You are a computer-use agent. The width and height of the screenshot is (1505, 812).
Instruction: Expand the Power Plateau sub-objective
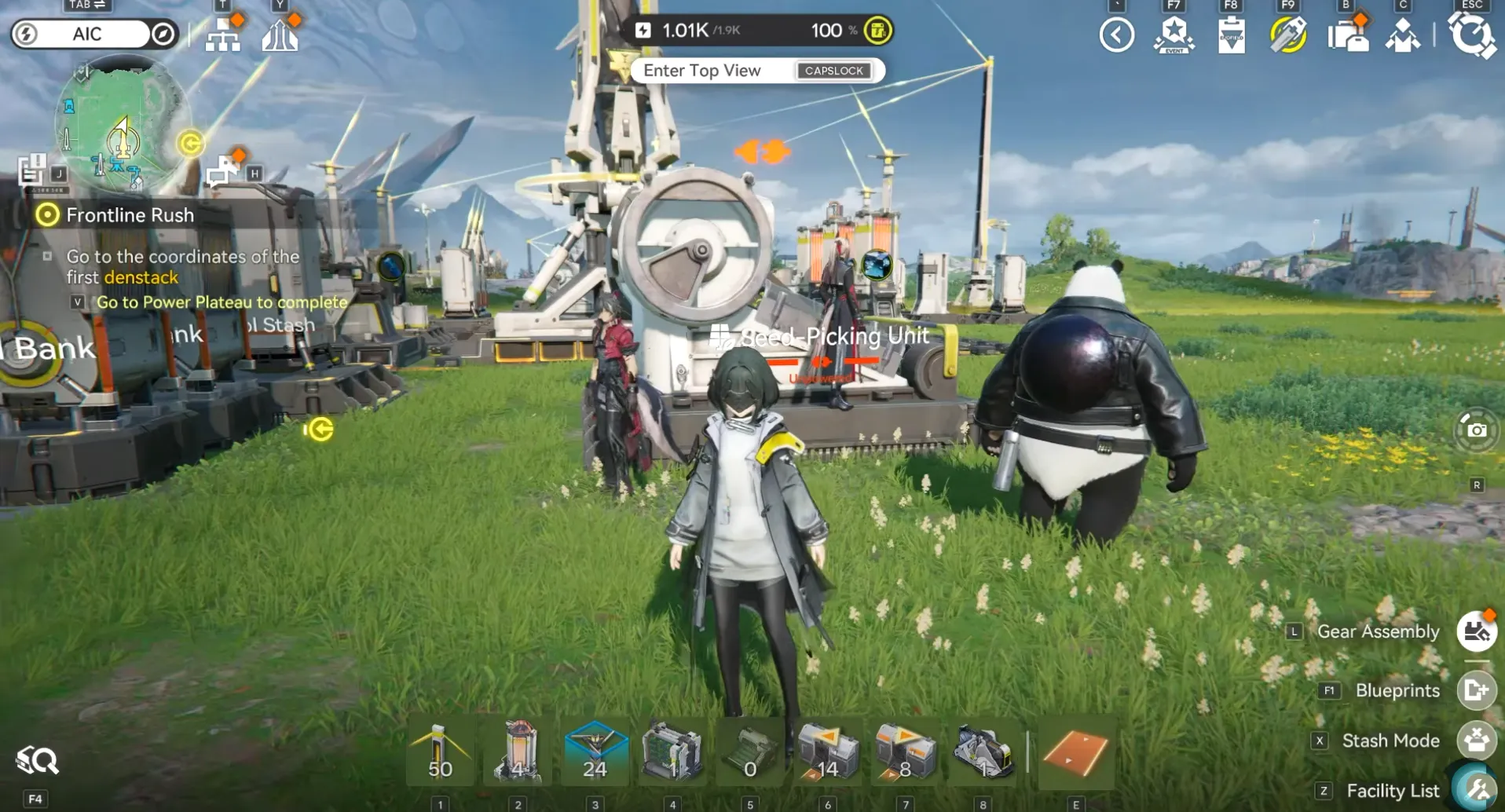[x=76, y=302]
